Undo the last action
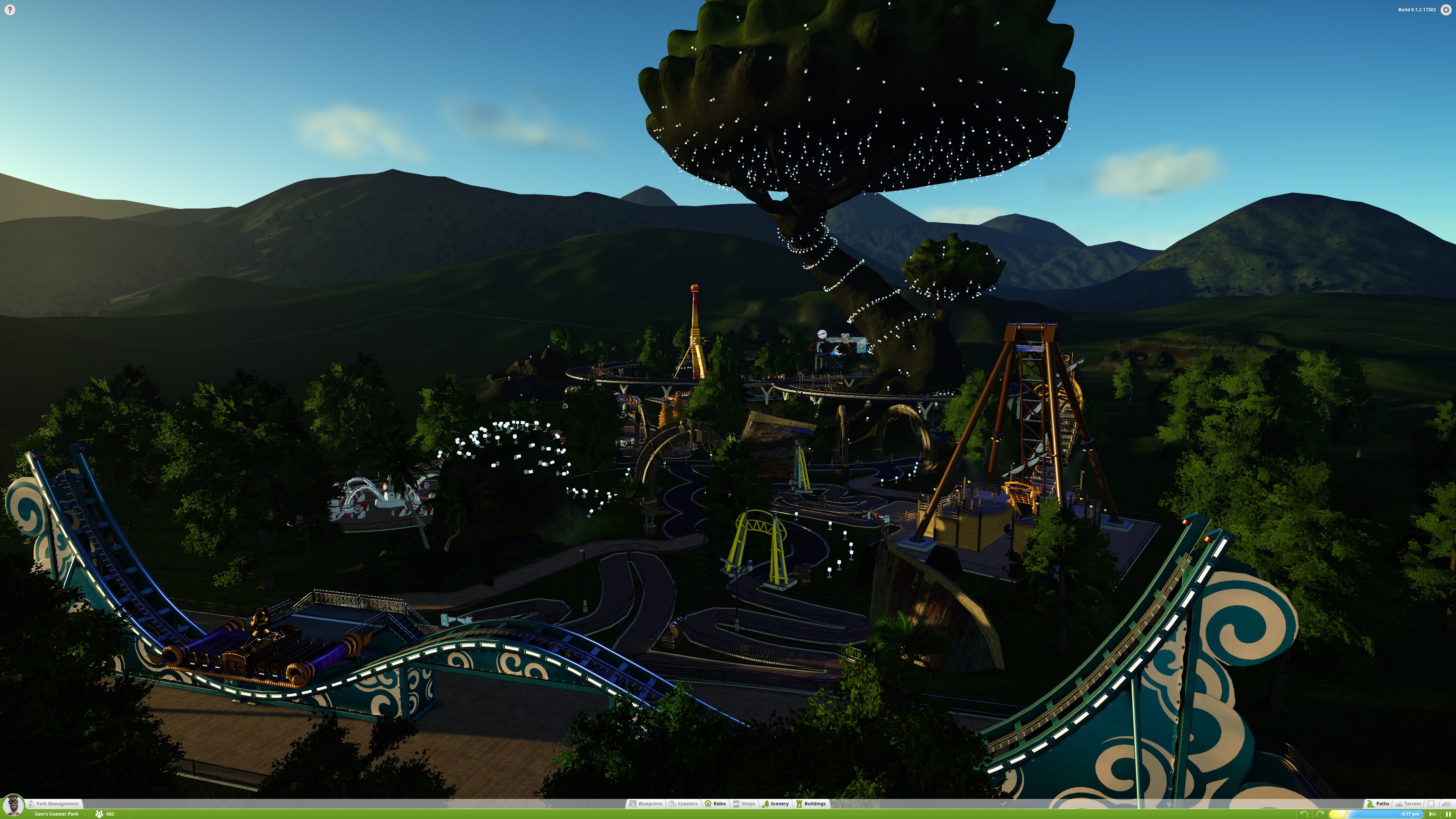1456x819 pixels. click(x=1304, y=814)
